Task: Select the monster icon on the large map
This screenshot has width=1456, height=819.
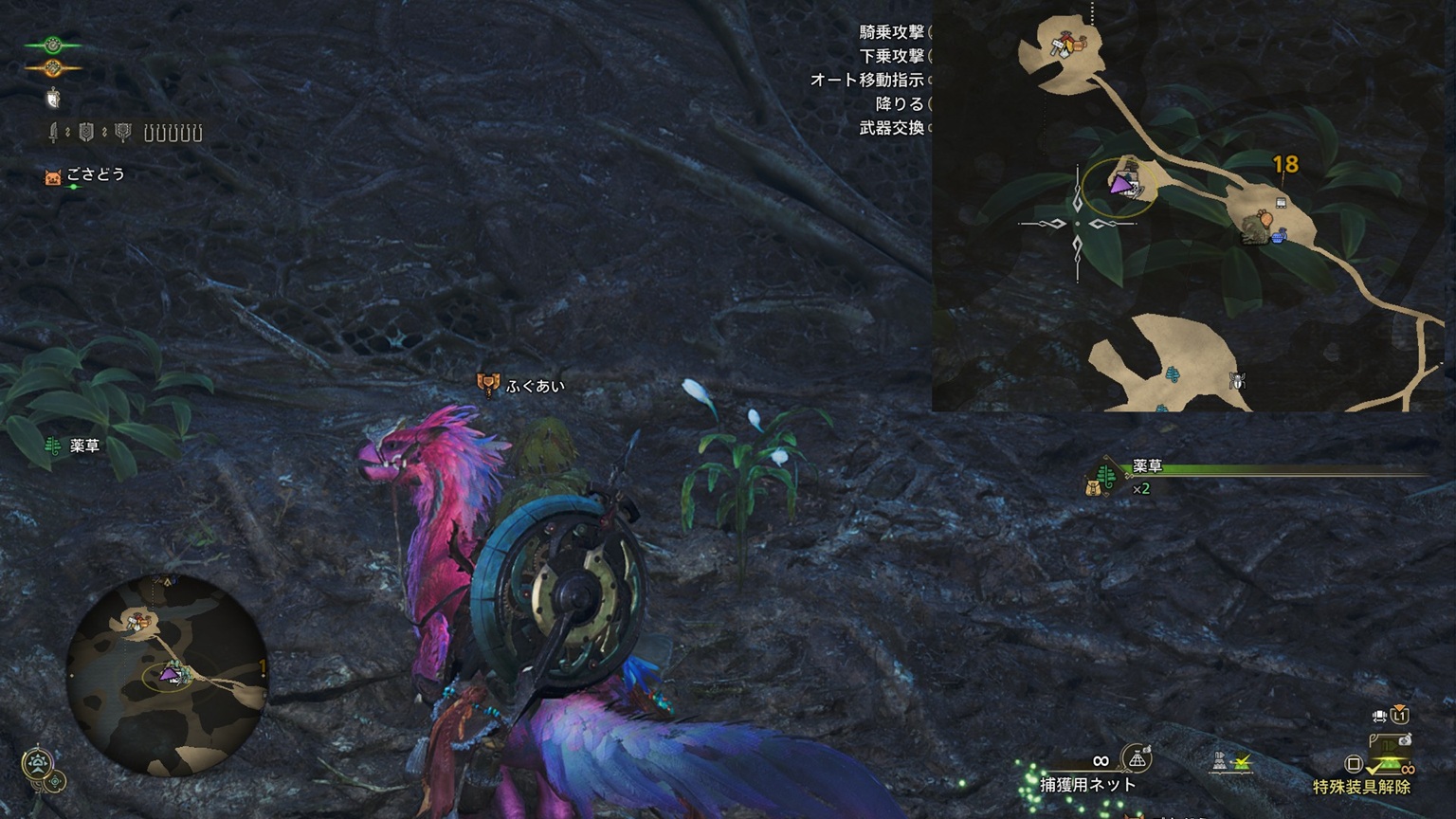Action: (1259, 228)
